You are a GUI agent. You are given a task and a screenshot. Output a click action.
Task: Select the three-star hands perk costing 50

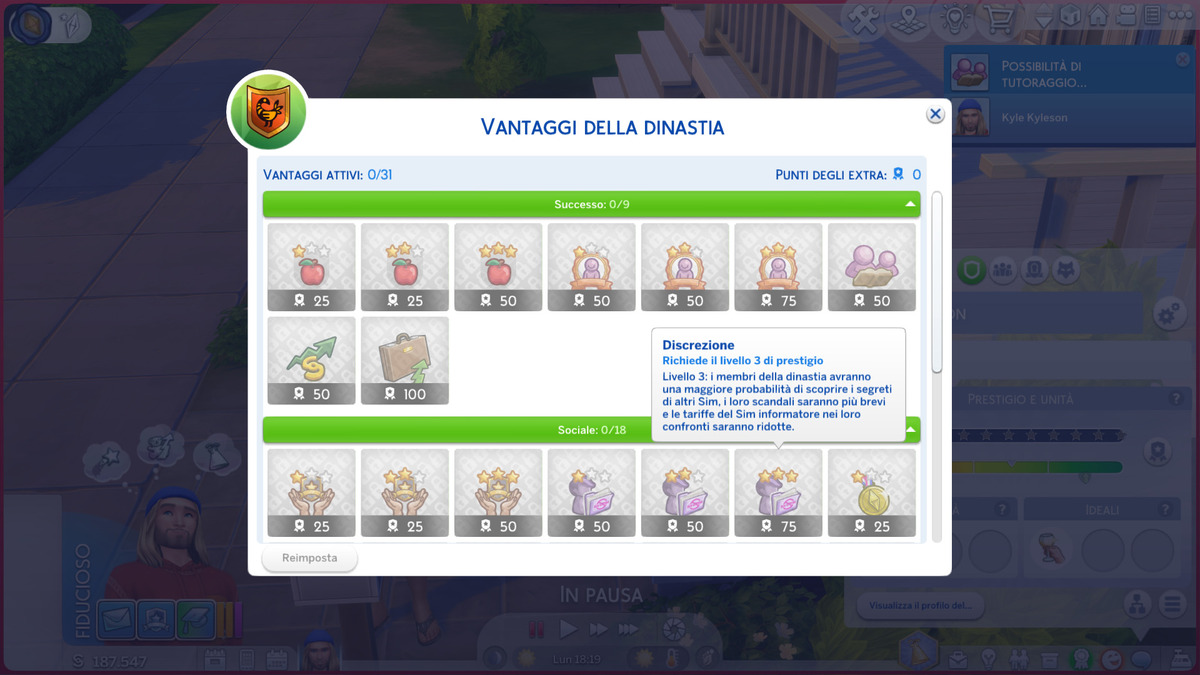coord(498,492)
